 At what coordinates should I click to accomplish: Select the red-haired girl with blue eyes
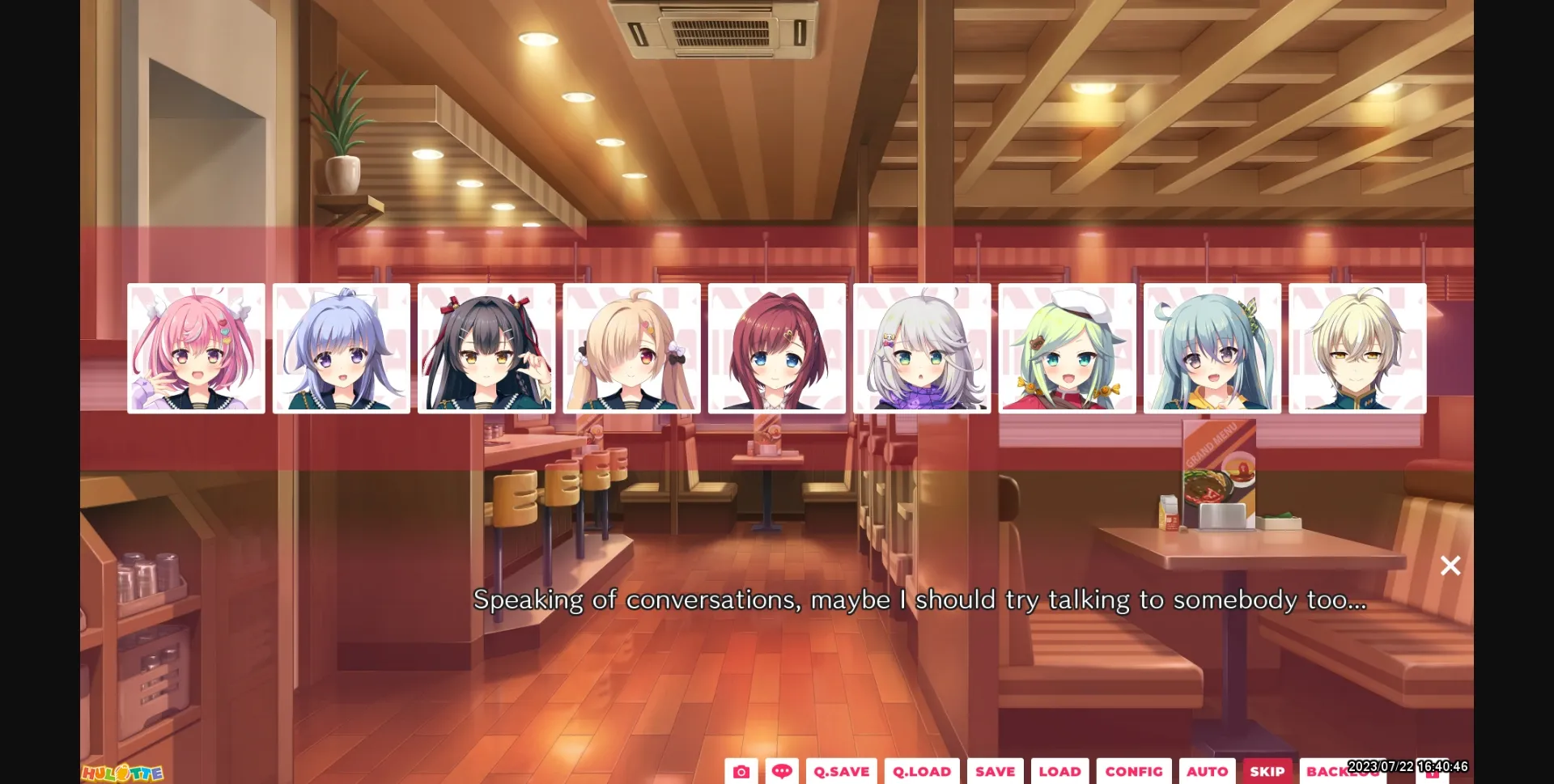point(776,348)
